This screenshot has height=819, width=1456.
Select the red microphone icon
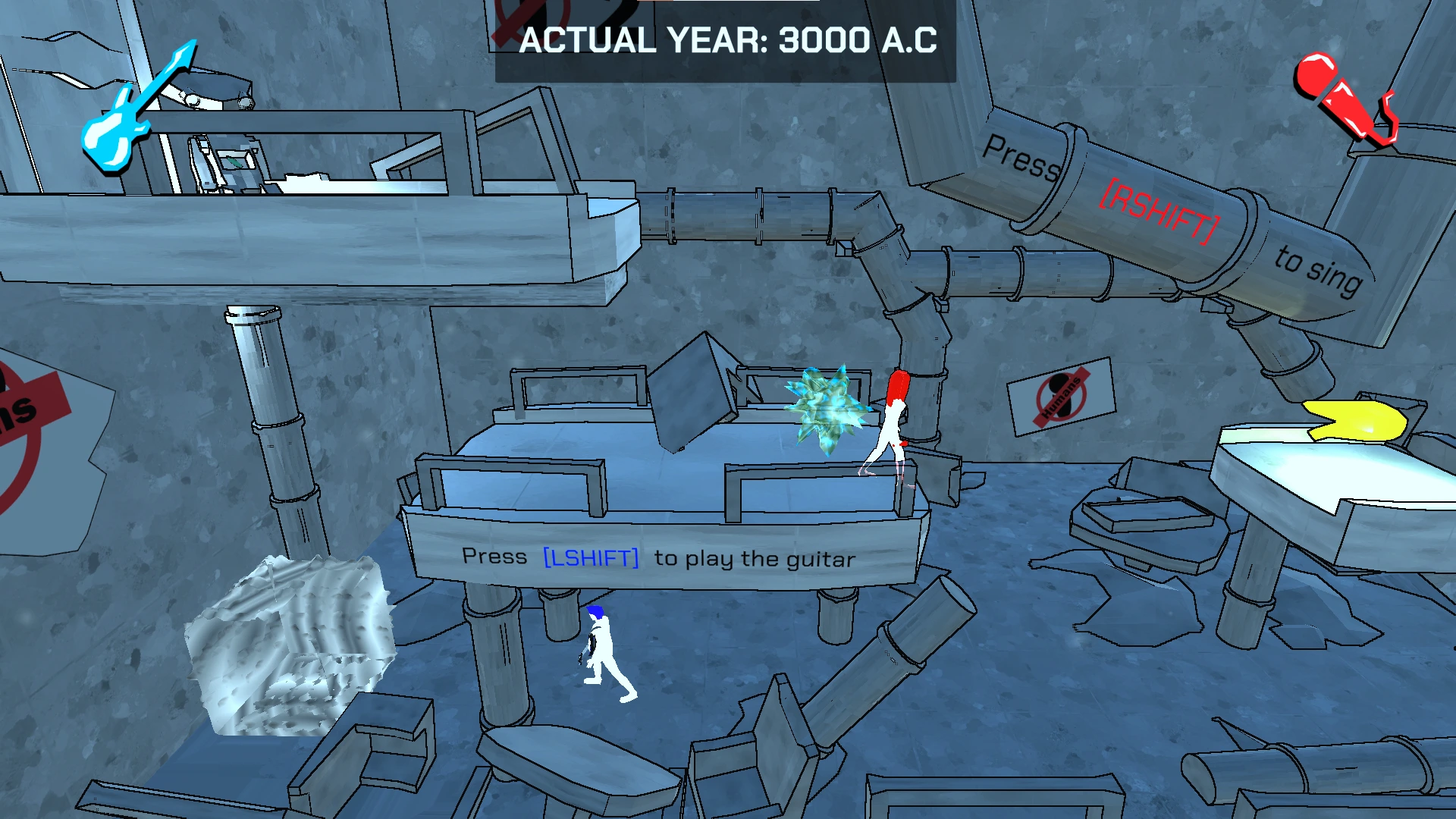1341,97
